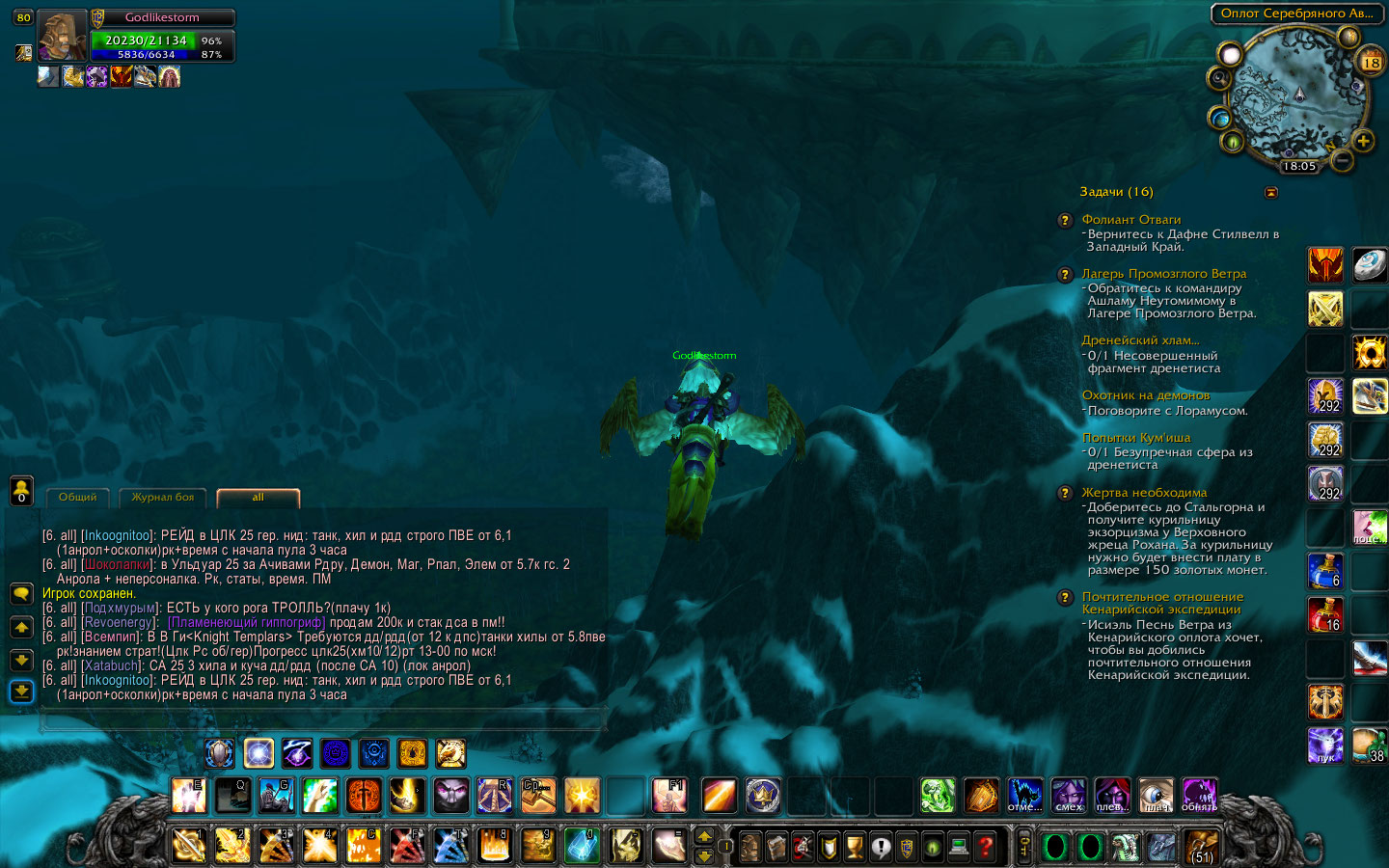
Task: Use the отме... emote macro button
Action: [x=1024, y=796]
